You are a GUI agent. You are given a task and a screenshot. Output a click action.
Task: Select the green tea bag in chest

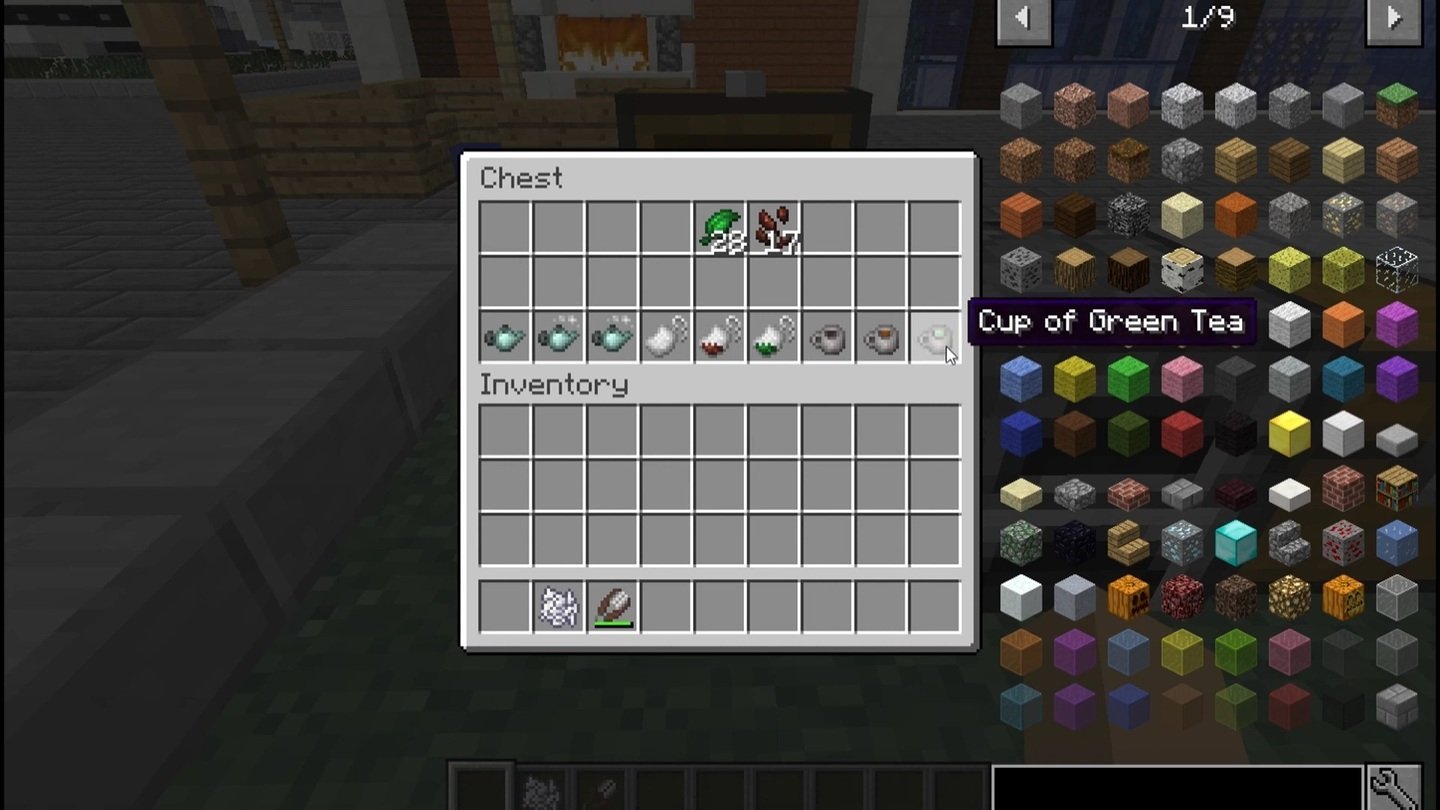(x=773, y=339)
